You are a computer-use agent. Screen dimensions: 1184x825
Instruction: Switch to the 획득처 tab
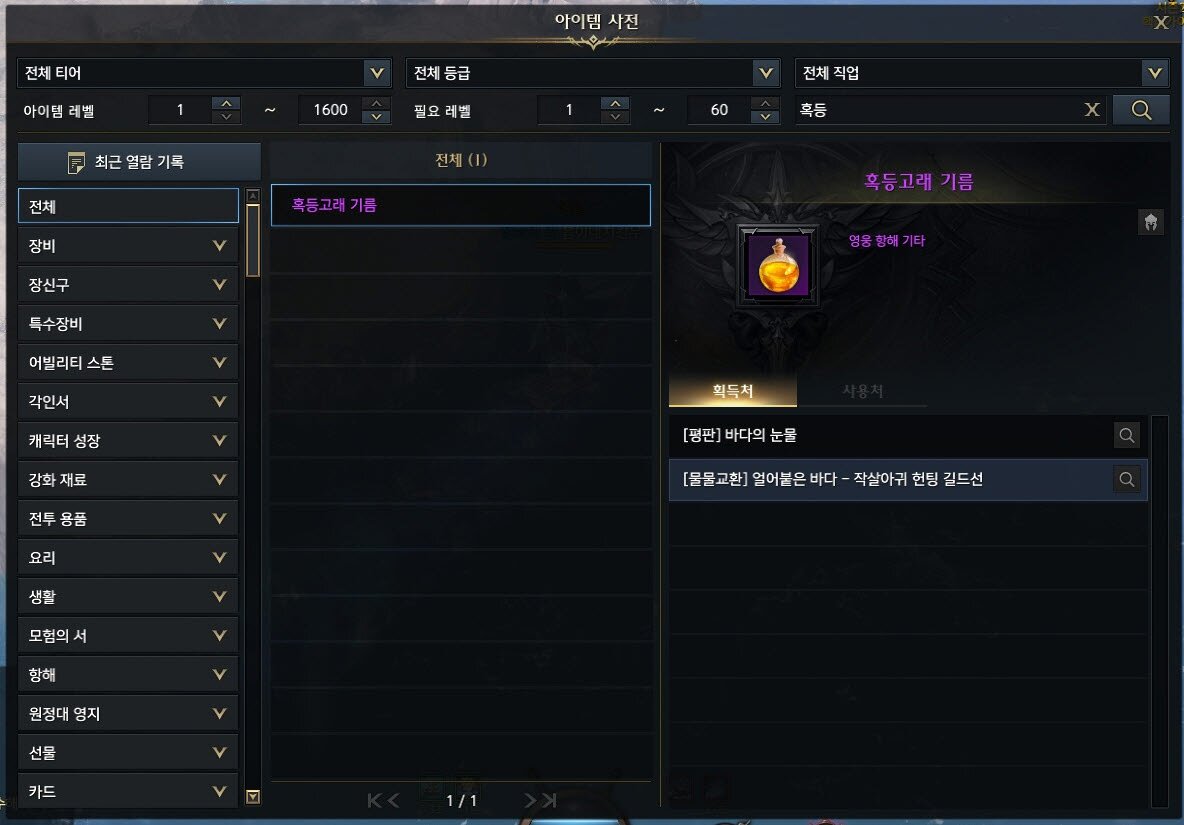pyautogui.click(x=733, y=391)
